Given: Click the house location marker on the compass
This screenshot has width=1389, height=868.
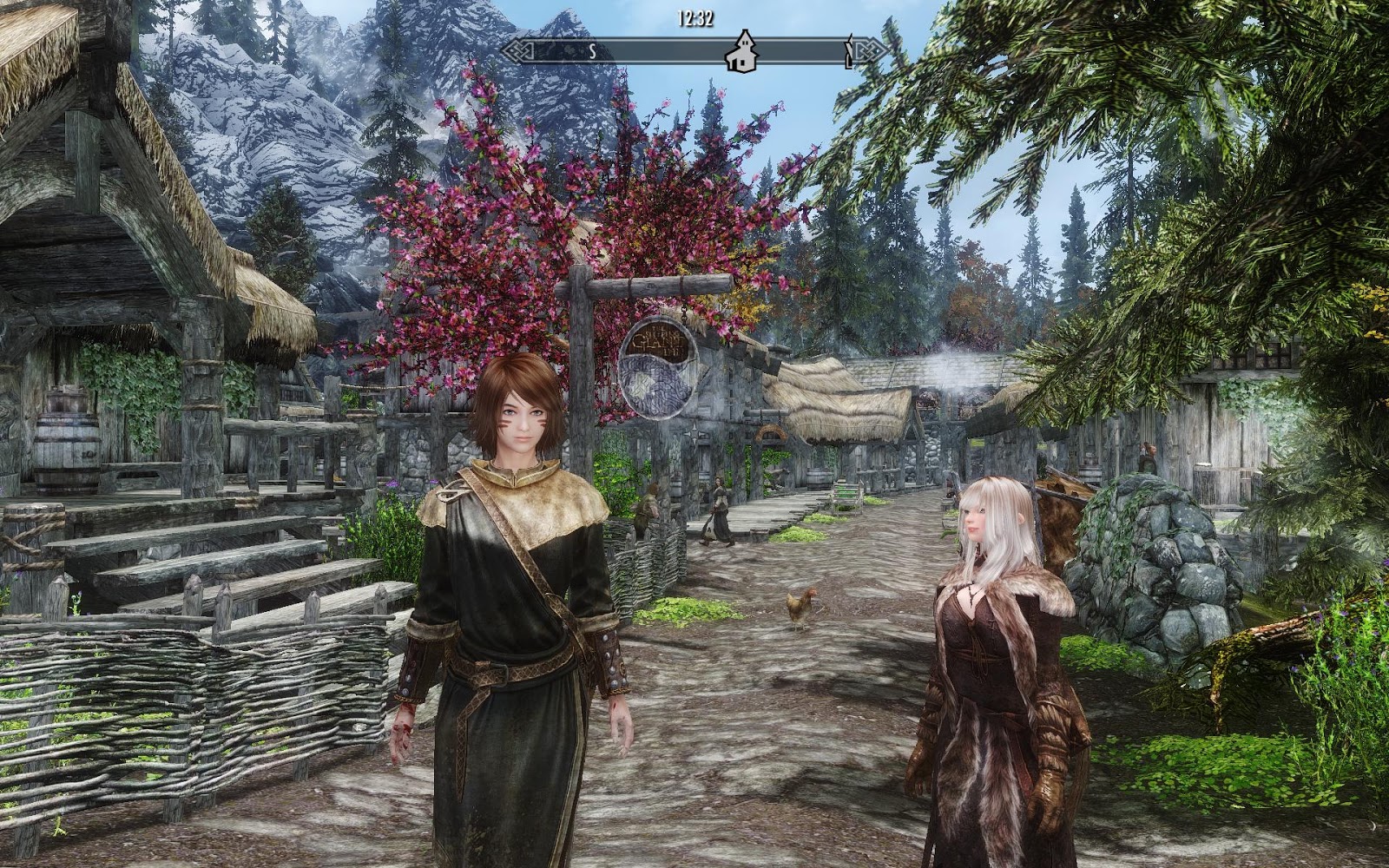Looking at the screenshot, I should click(742, 52).
